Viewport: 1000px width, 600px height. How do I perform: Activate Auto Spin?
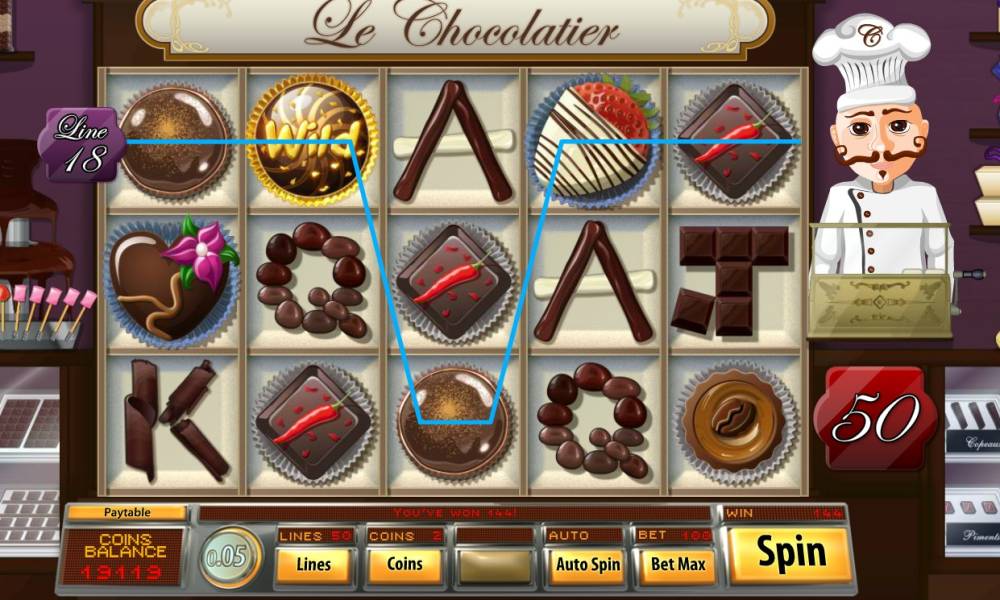[587, 565]
